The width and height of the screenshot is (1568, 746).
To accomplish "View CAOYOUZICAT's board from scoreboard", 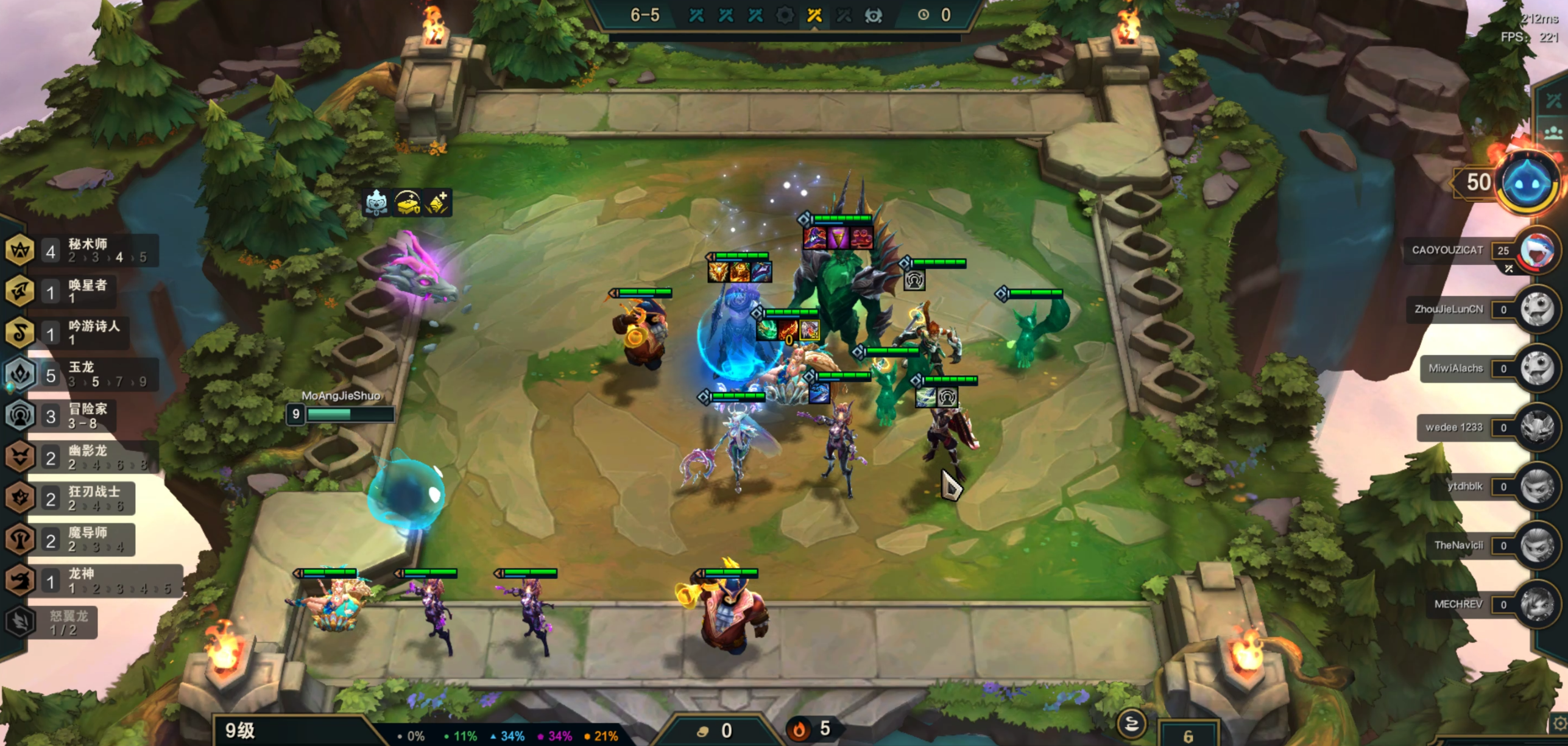I will point(1536,250).
